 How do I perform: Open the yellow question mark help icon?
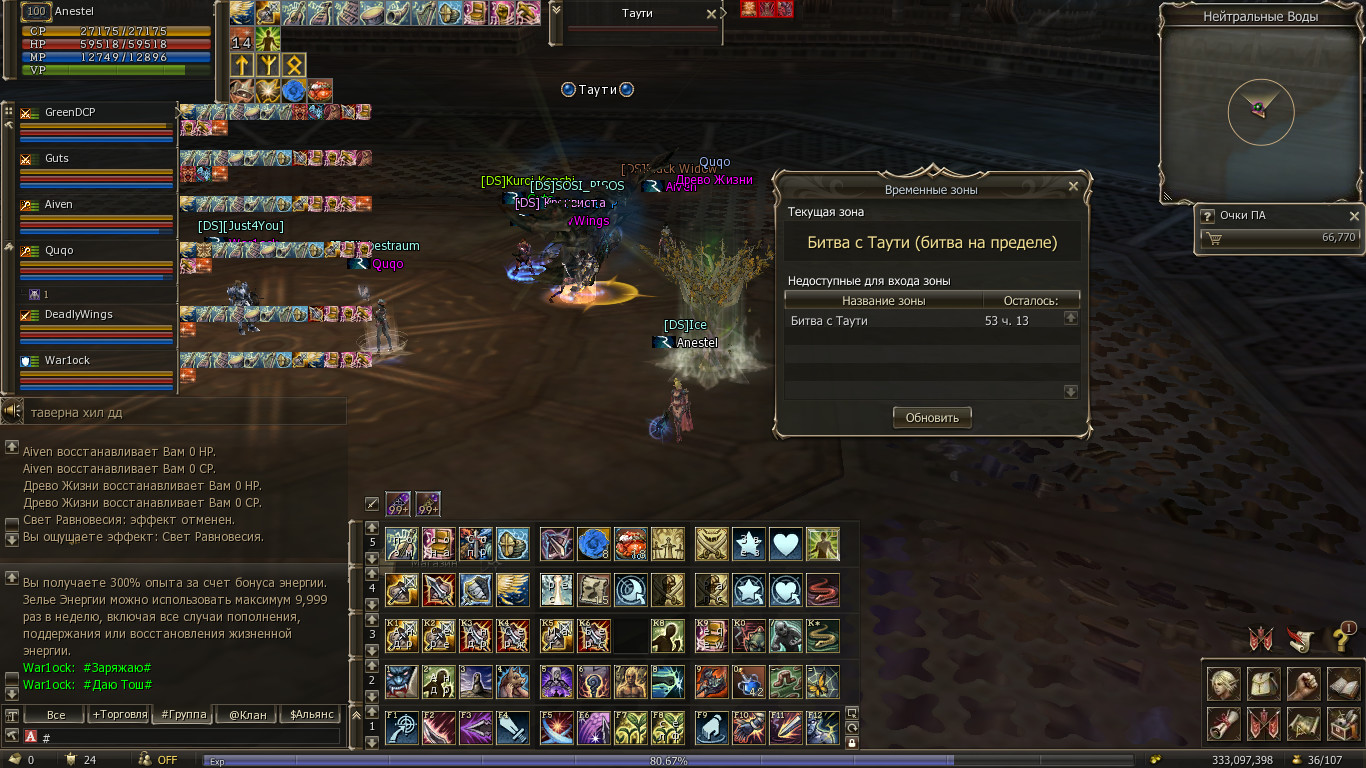tap(1342, 638)
